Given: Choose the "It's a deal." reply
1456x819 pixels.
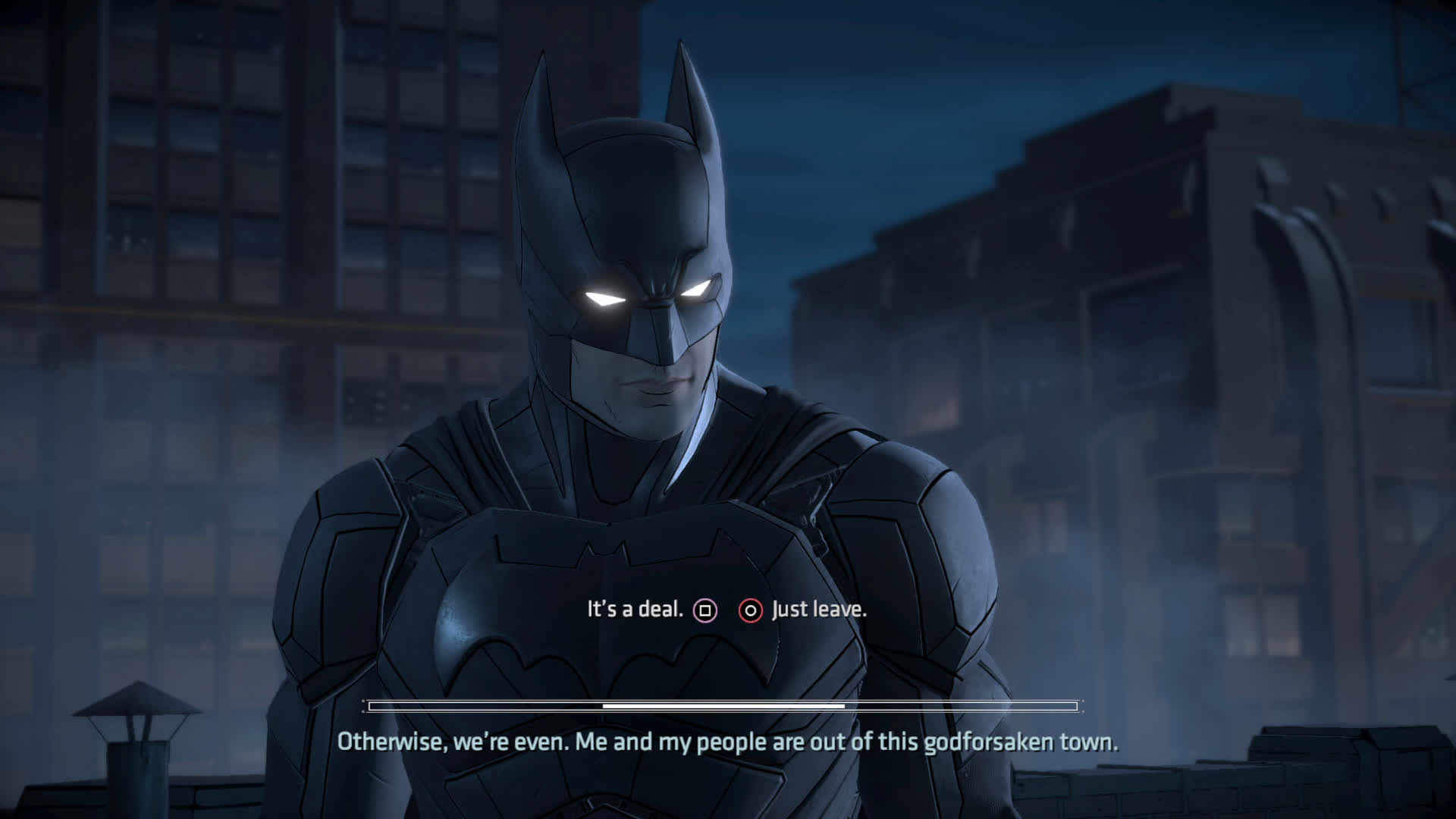Looking at the screenshot, I should click(635, 610).
